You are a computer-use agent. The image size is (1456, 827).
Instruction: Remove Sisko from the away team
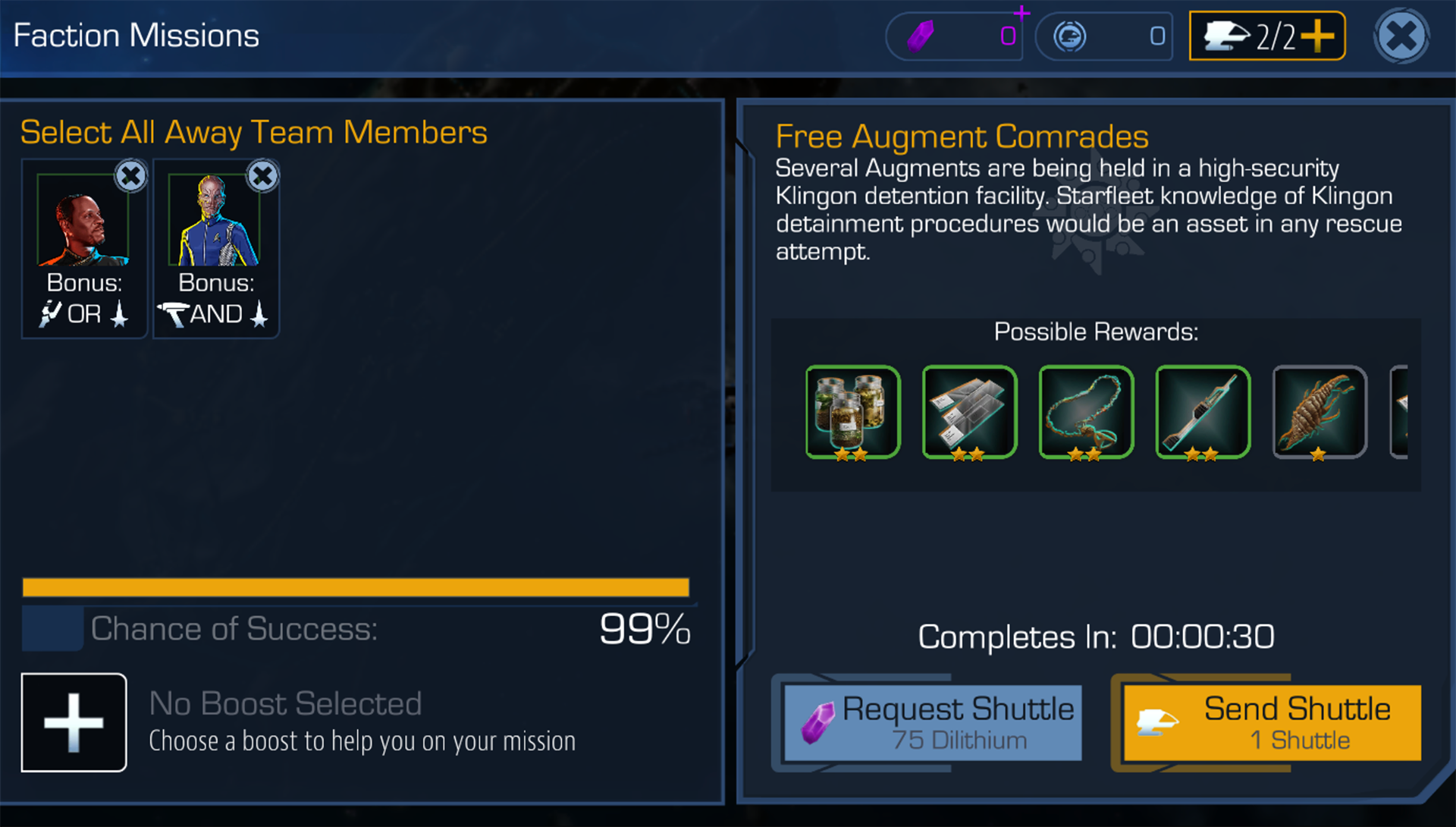point(130,176)
